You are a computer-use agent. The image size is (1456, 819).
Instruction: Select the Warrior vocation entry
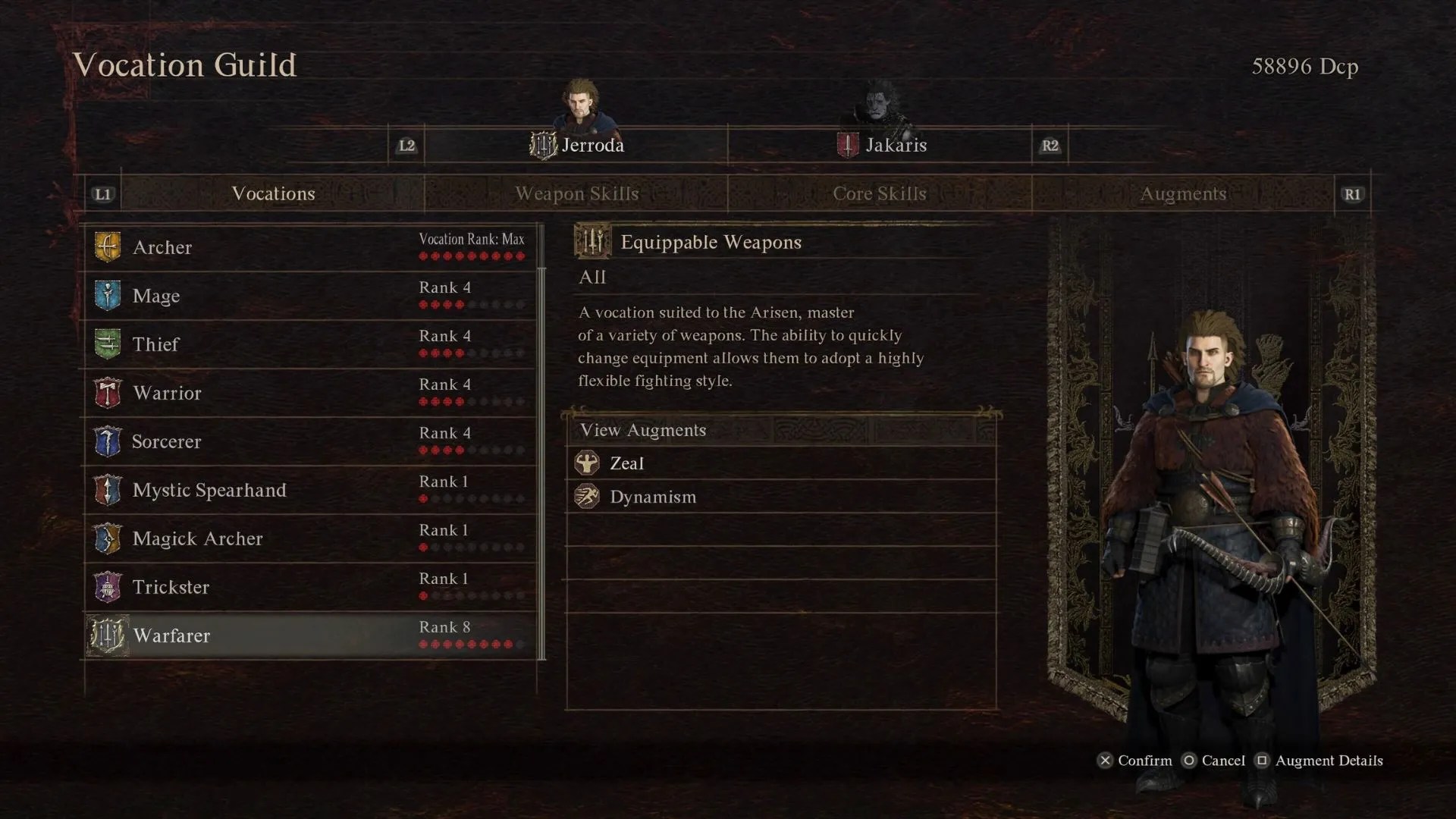coord(310,393)
